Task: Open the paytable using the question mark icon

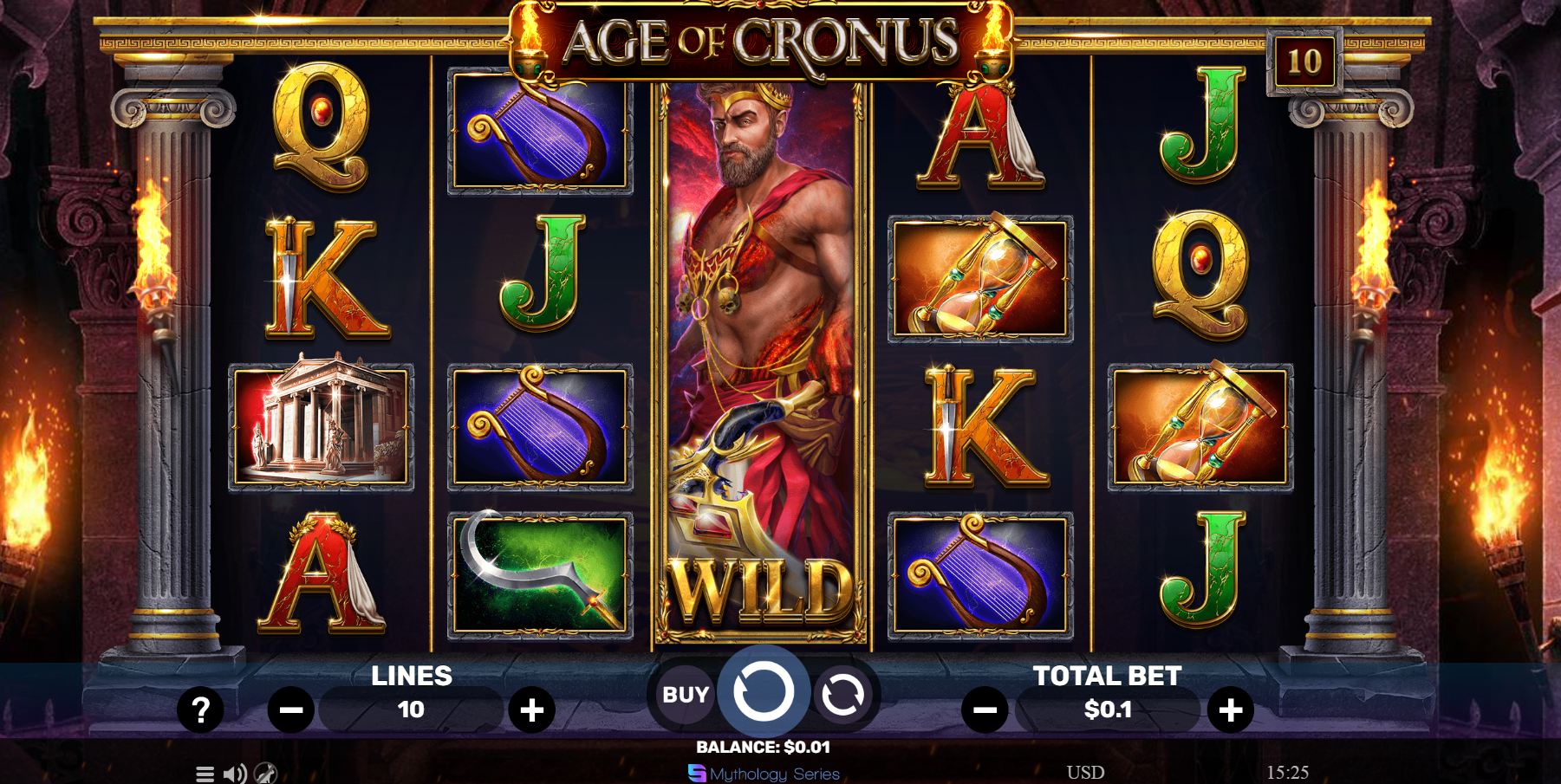Action: (202, 709)
